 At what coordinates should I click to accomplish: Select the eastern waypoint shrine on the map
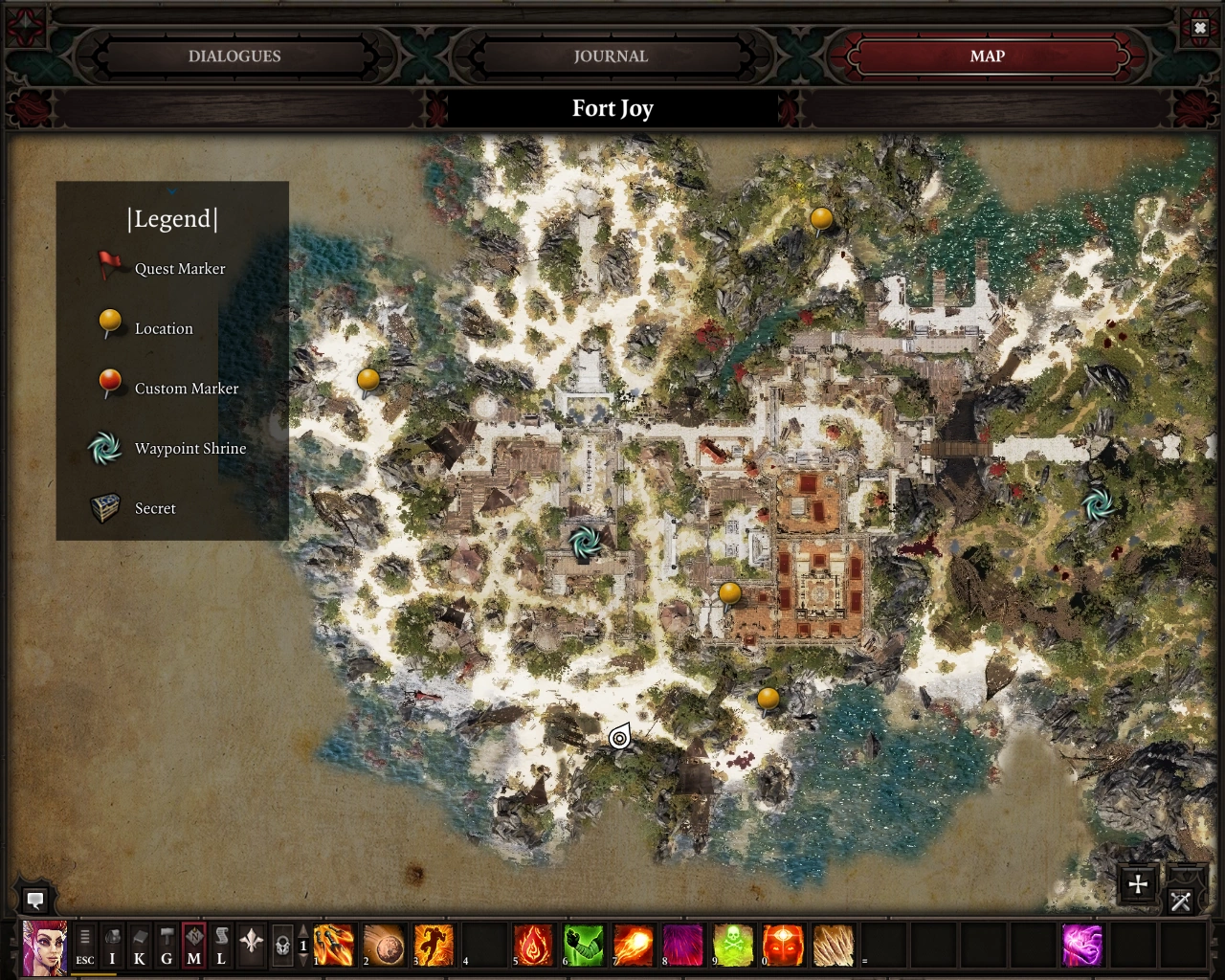click(1097, 503)
